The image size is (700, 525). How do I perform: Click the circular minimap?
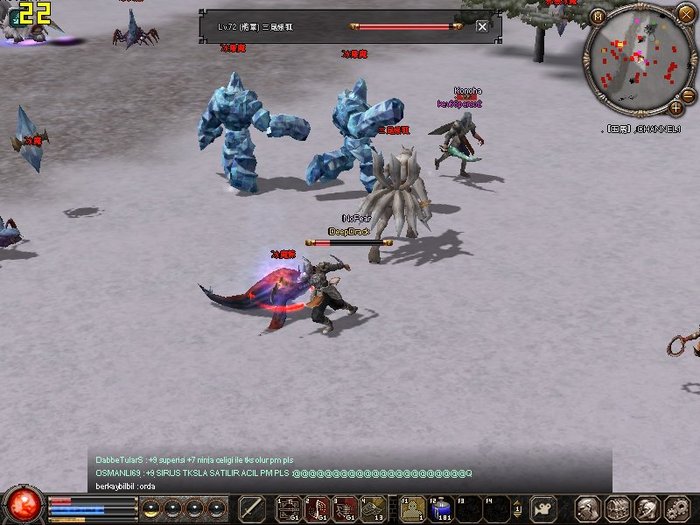coord(638,60)
